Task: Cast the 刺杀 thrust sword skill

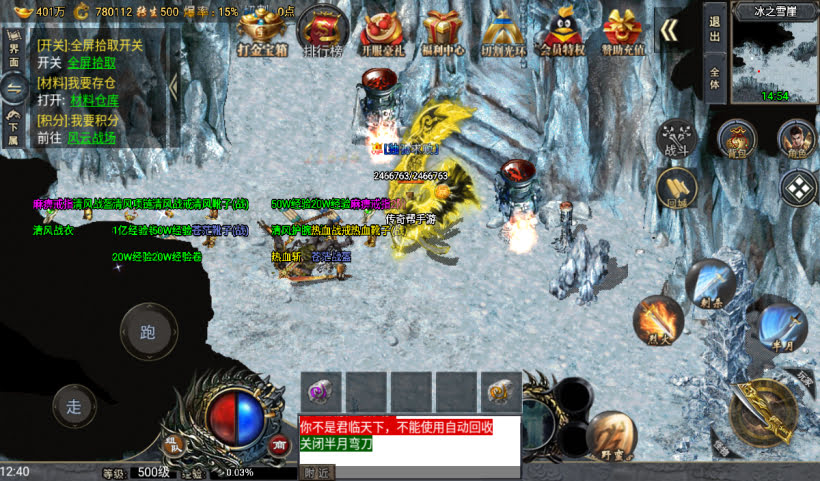Action: (711, 281)
